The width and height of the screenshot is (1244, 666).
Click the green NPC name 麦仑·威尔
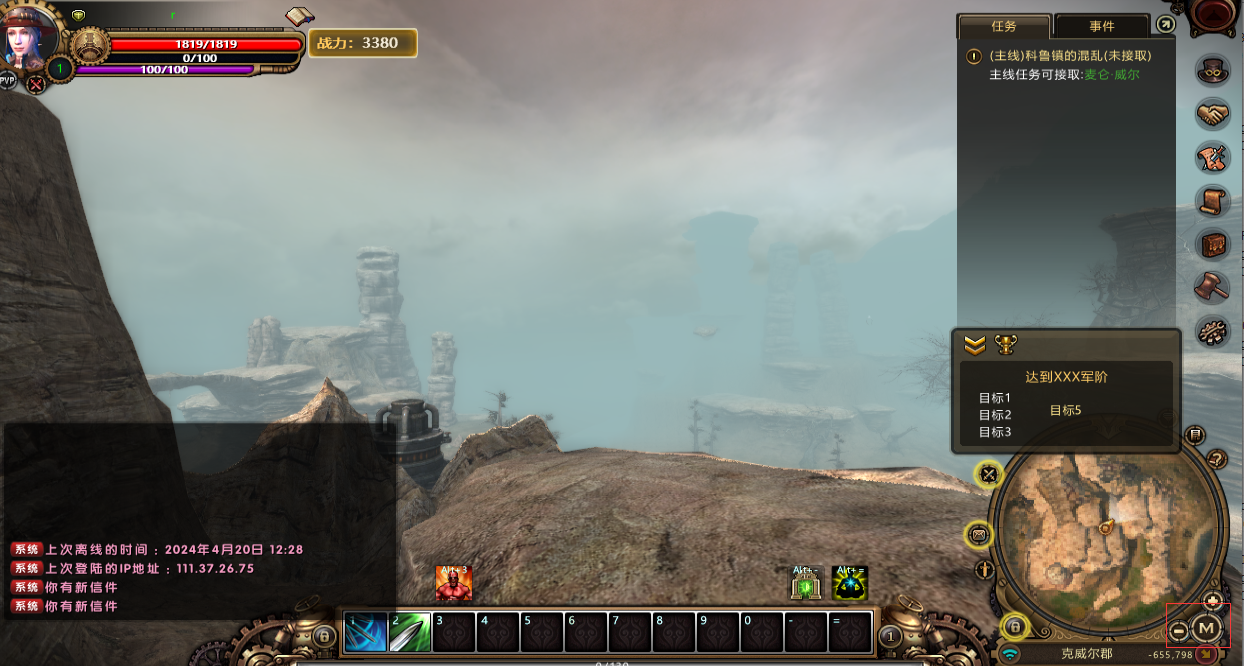tap(1112, 75)
